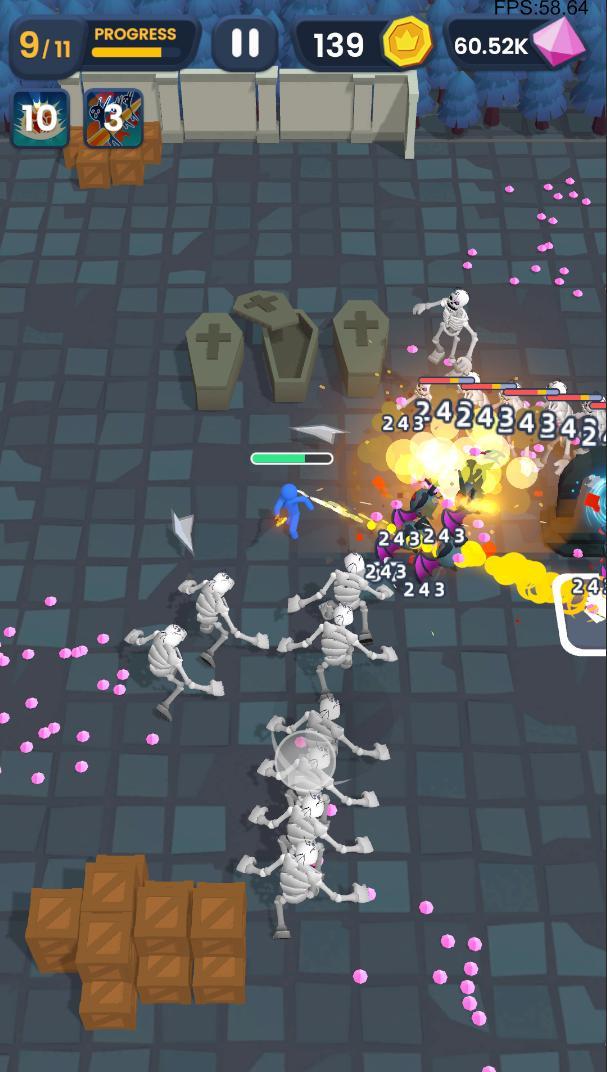The image size is (607, 1072).
Task: Tap the gold crown coin icon
Action: (407, 43)
